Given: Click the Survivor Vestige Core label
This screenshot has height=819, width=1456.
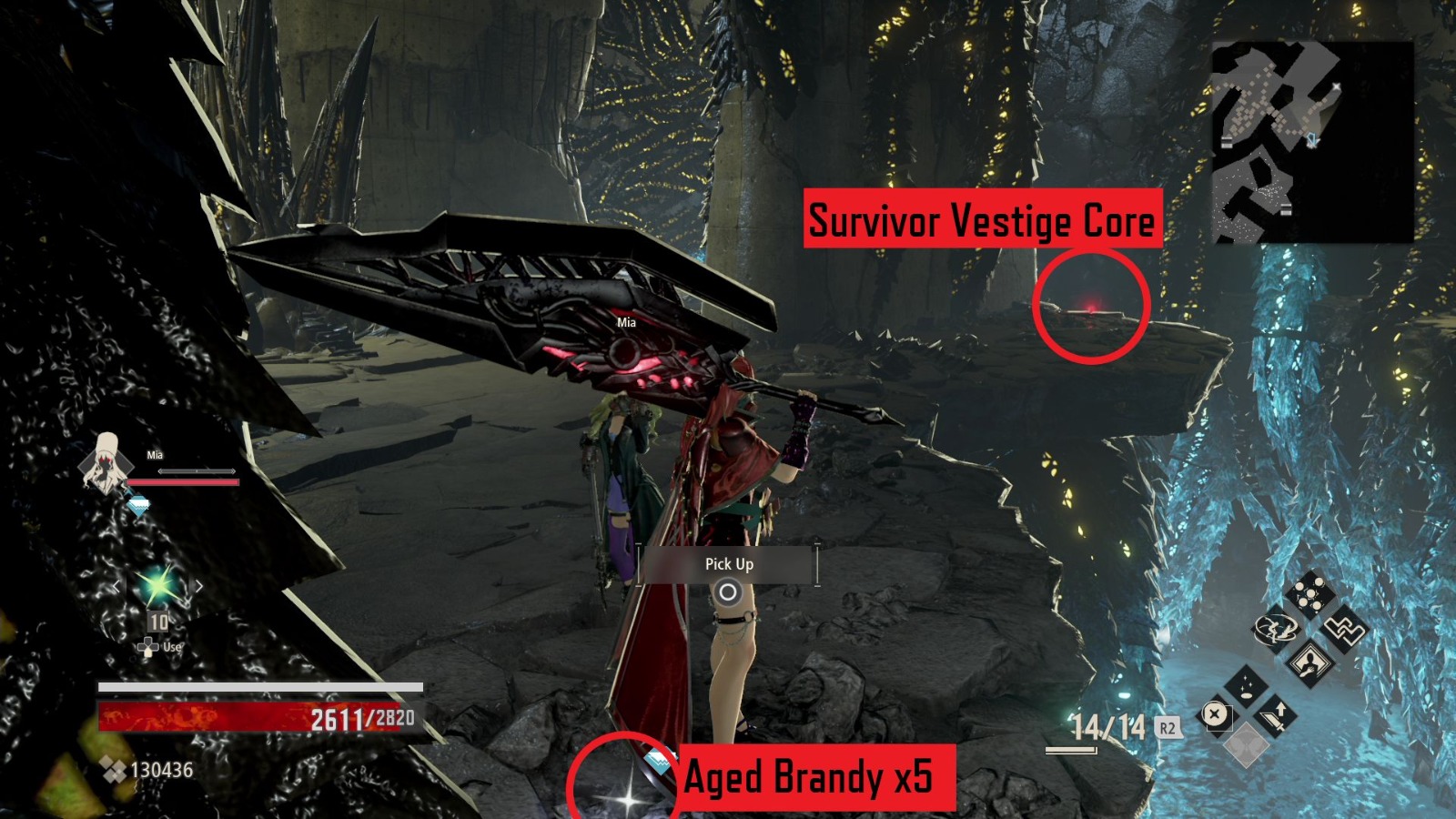Looking at the screenshot, I should pos(983,218).
